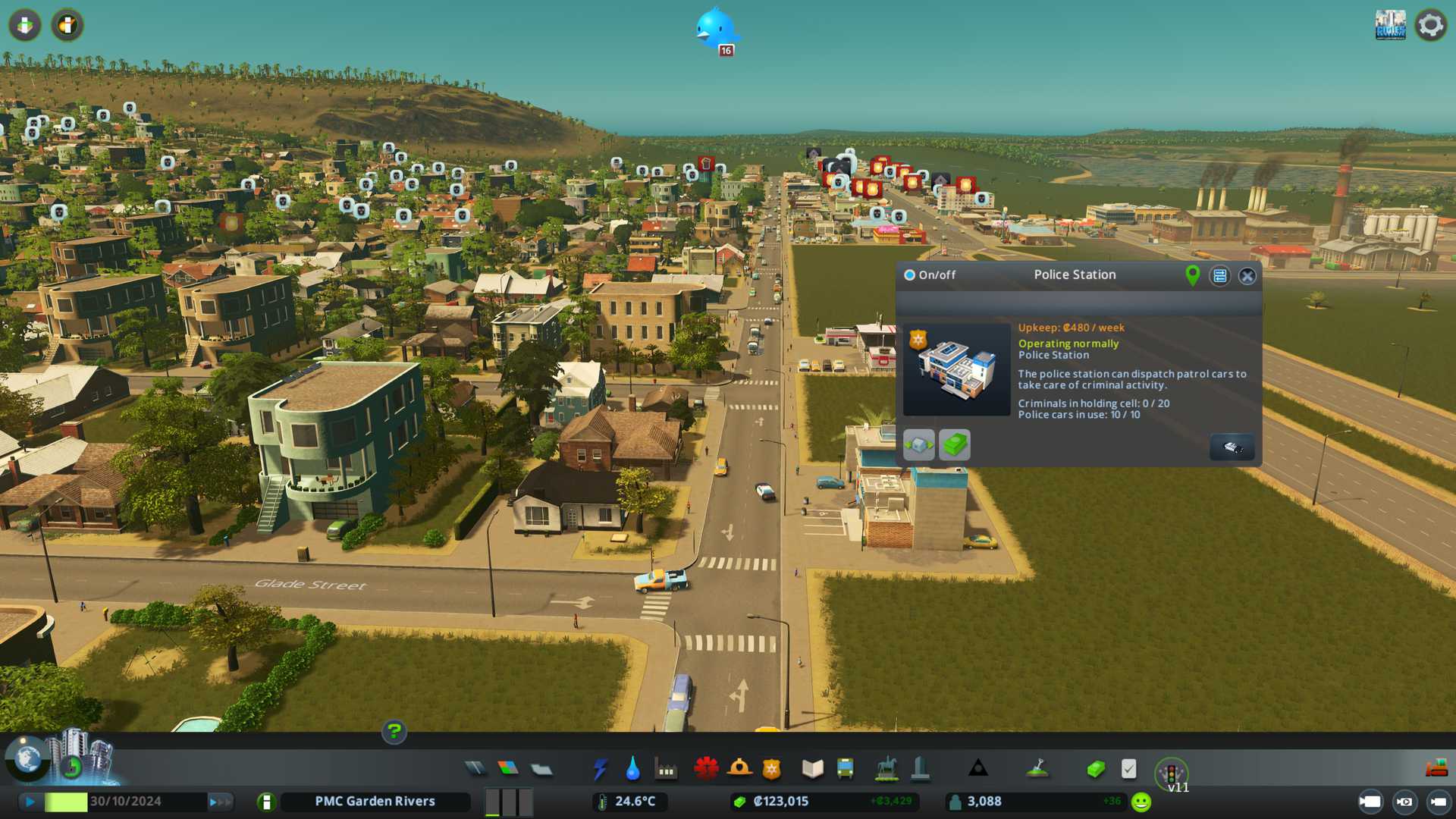Click the green location pin in Police Station panel
The image size is (1456, 819).
coord(1193,275)
